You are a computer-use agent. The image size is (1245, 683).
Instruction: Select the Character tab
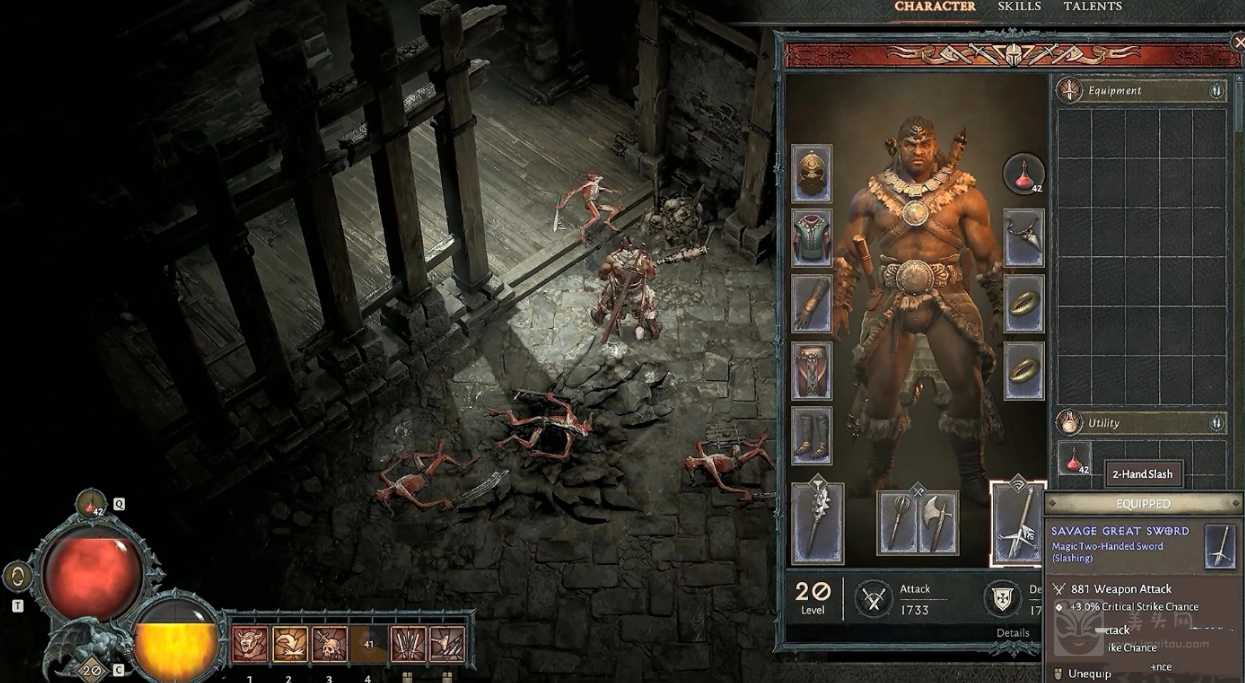click(x=935, y=7)
